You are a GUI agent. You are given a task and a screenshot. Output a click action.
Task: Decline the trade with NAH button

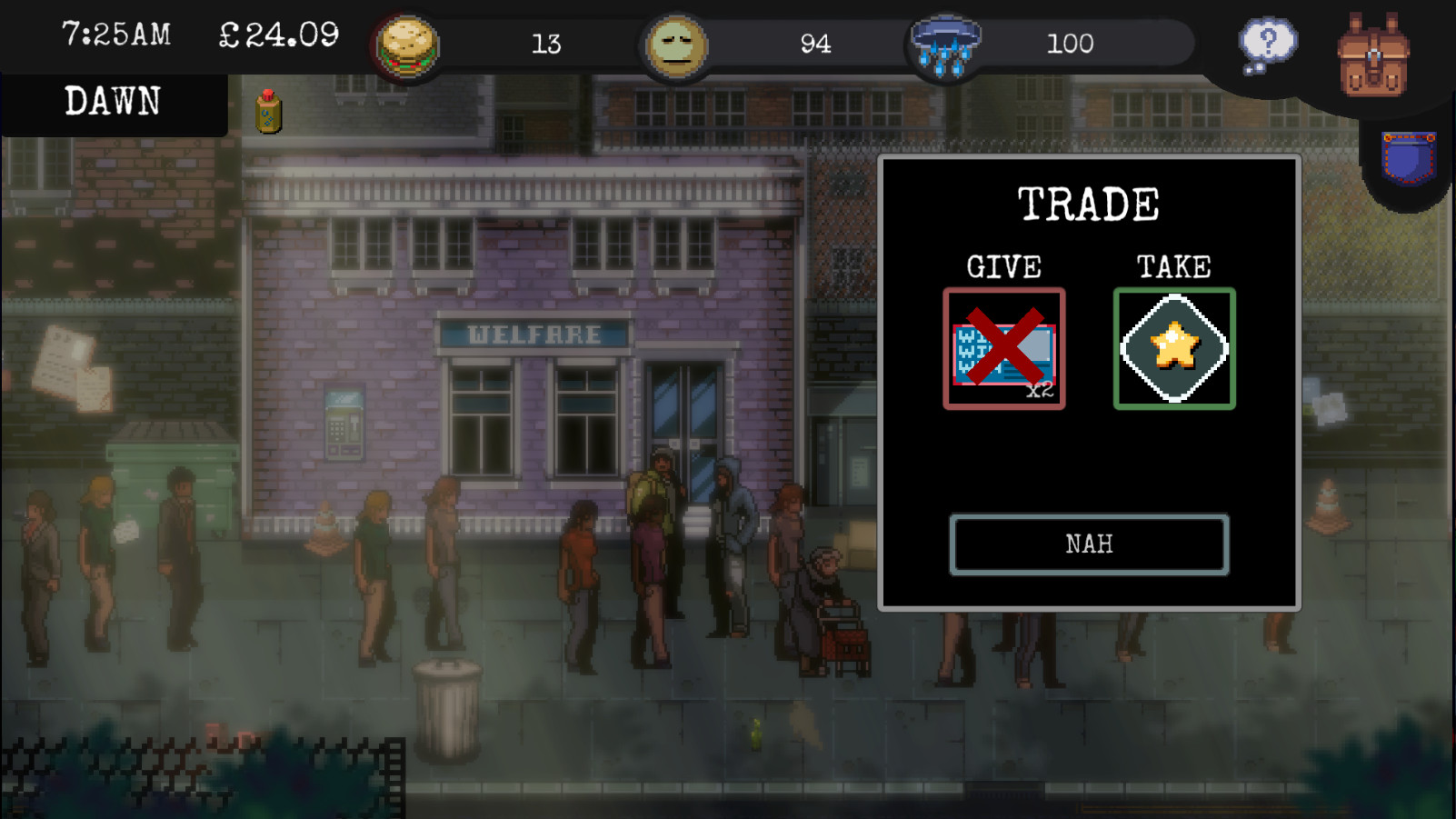point(1089,544)
